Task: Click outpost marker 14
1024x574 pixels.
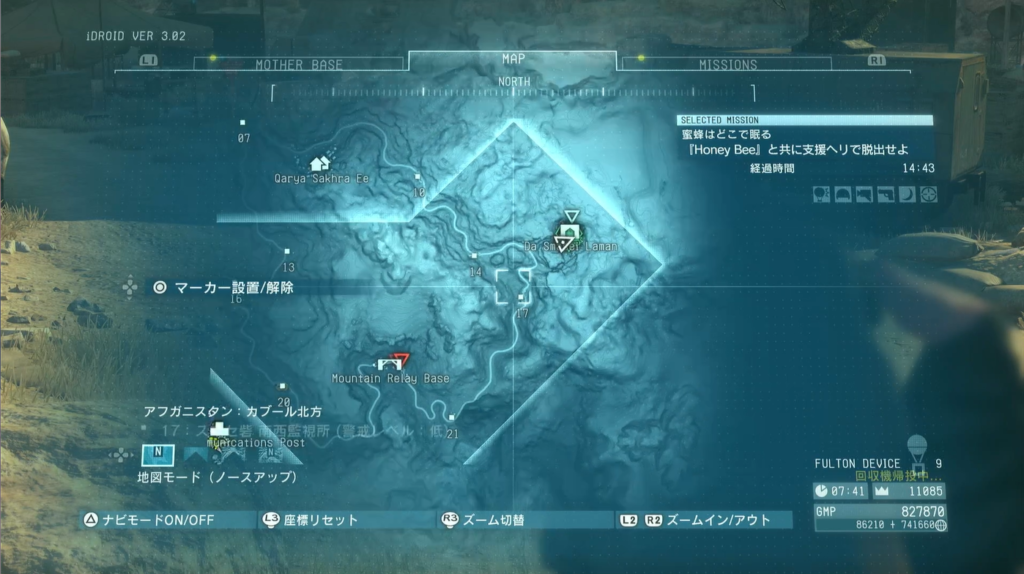Action: 475,257
